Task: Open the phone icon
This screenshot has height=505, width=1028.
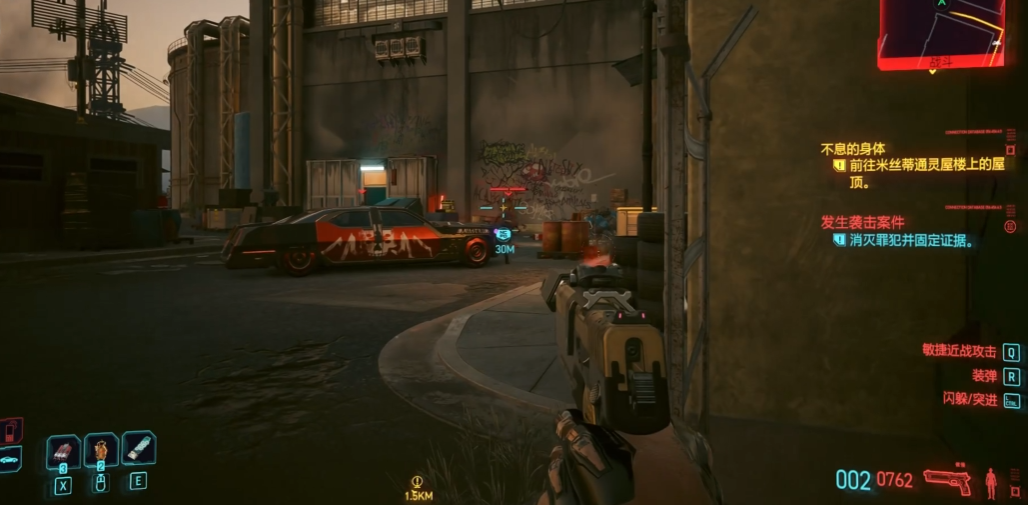Action: click(11, 431)
